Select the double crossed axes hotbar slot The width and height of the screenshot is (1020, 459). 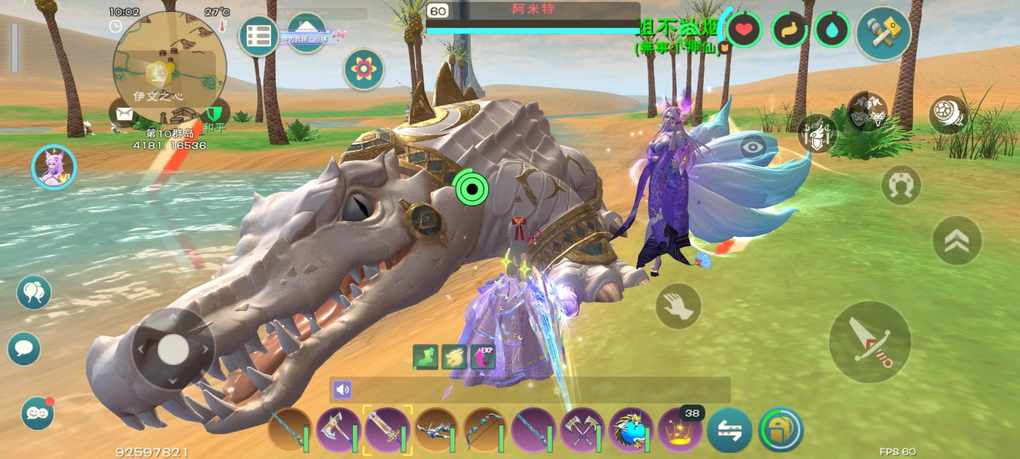582,430
